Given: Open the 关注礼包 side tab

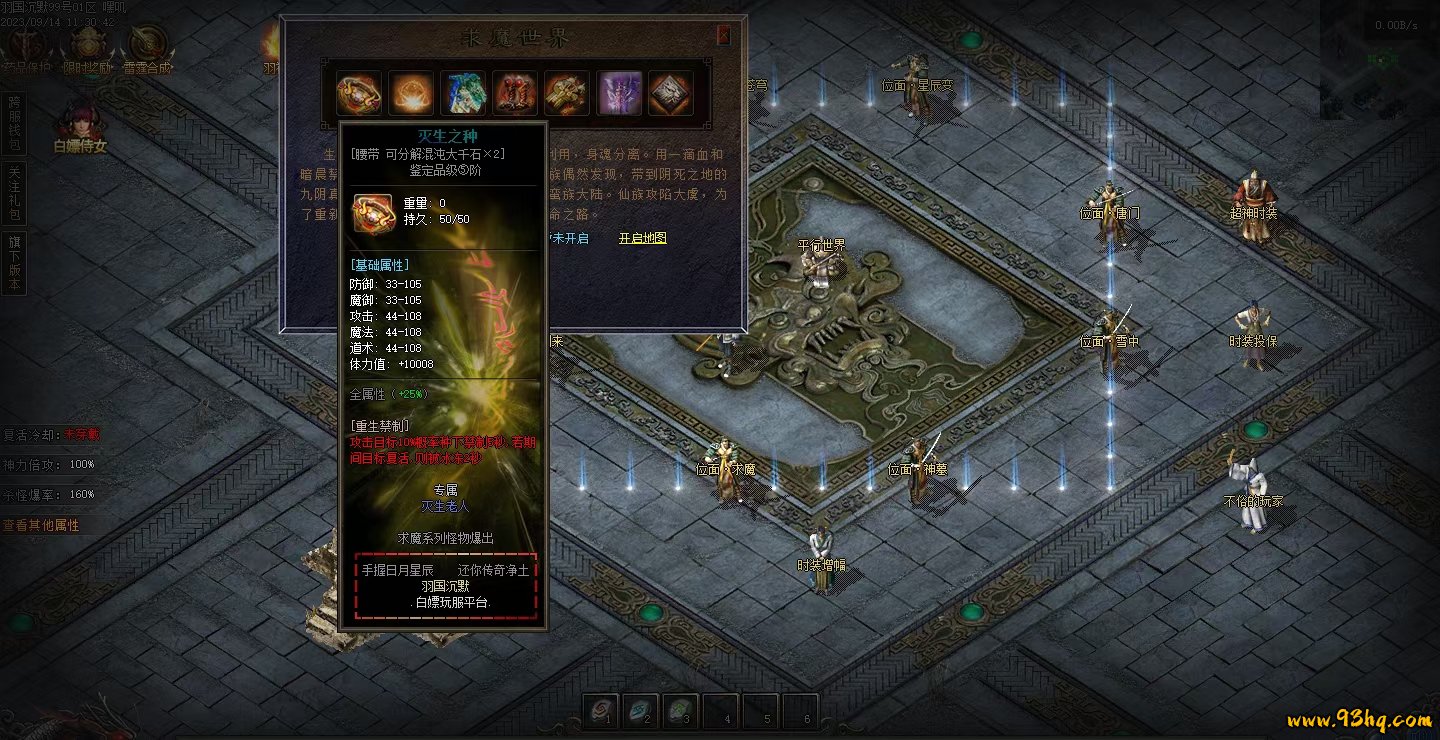Looking at the screenshot, I should click(x=14, y=194).
